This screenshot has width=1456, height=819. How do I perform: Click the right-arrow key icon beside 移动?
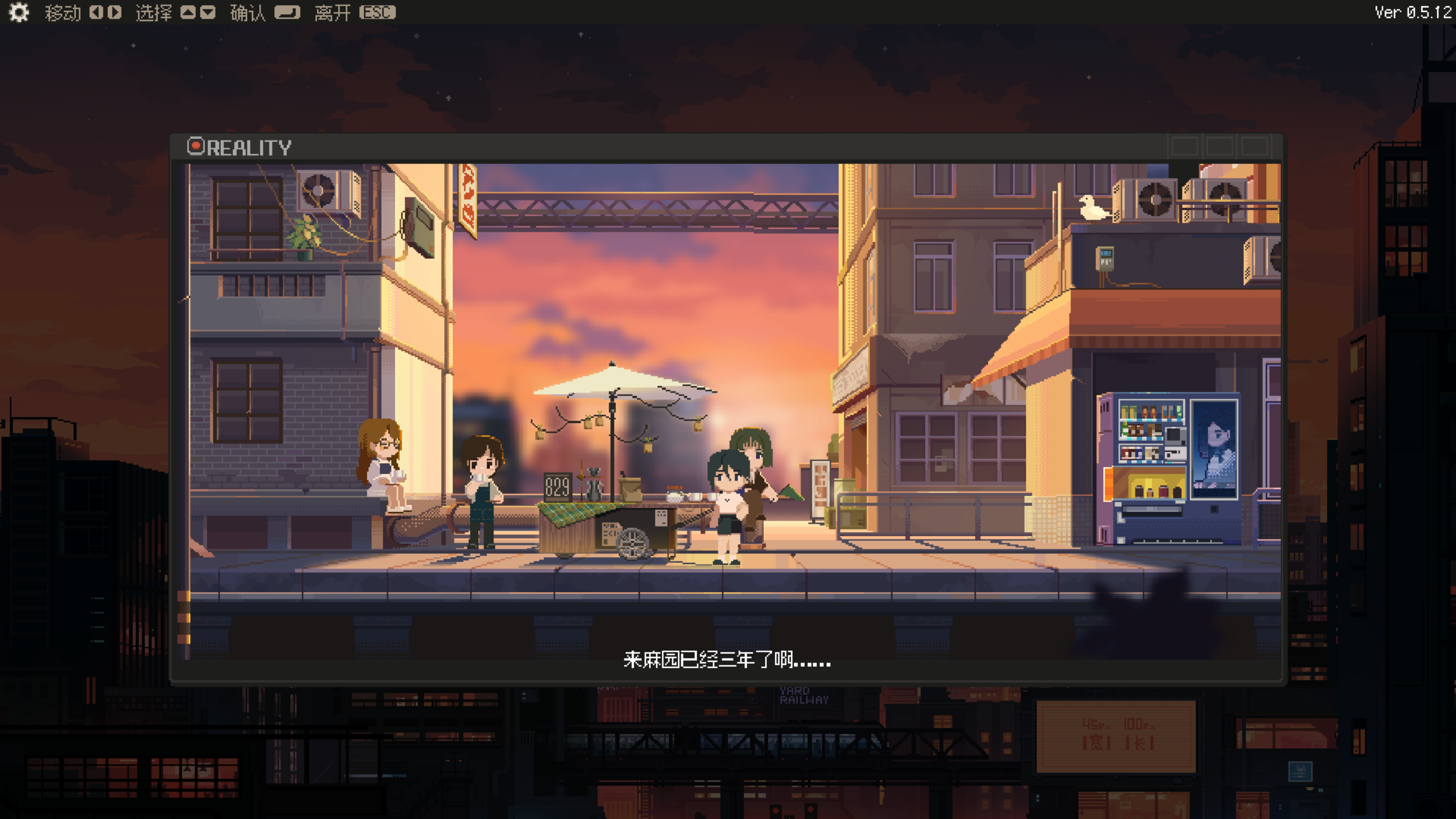pyautogui.click(x=114, y=13)
